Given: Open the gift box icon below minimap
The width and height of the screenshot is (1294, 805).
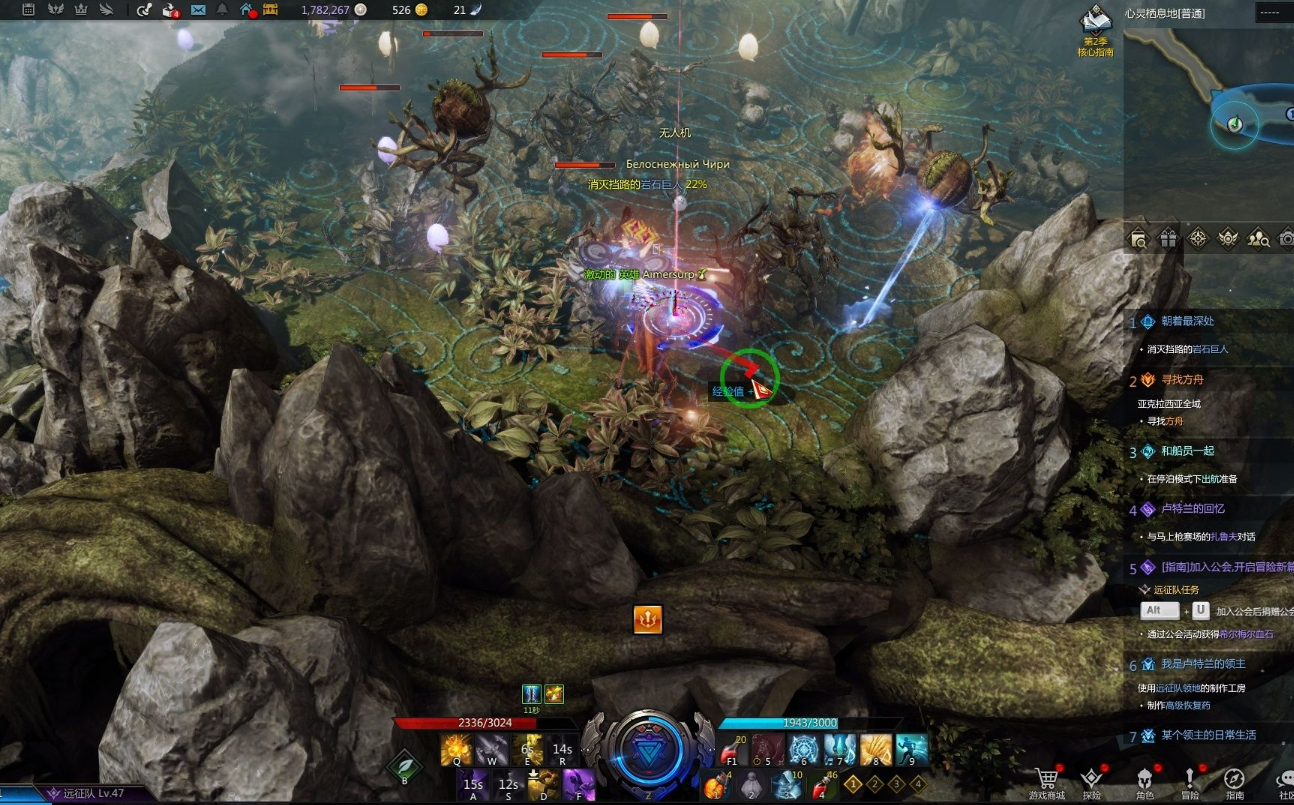Looking at the screenshot, I should [x=1168, y=238].
